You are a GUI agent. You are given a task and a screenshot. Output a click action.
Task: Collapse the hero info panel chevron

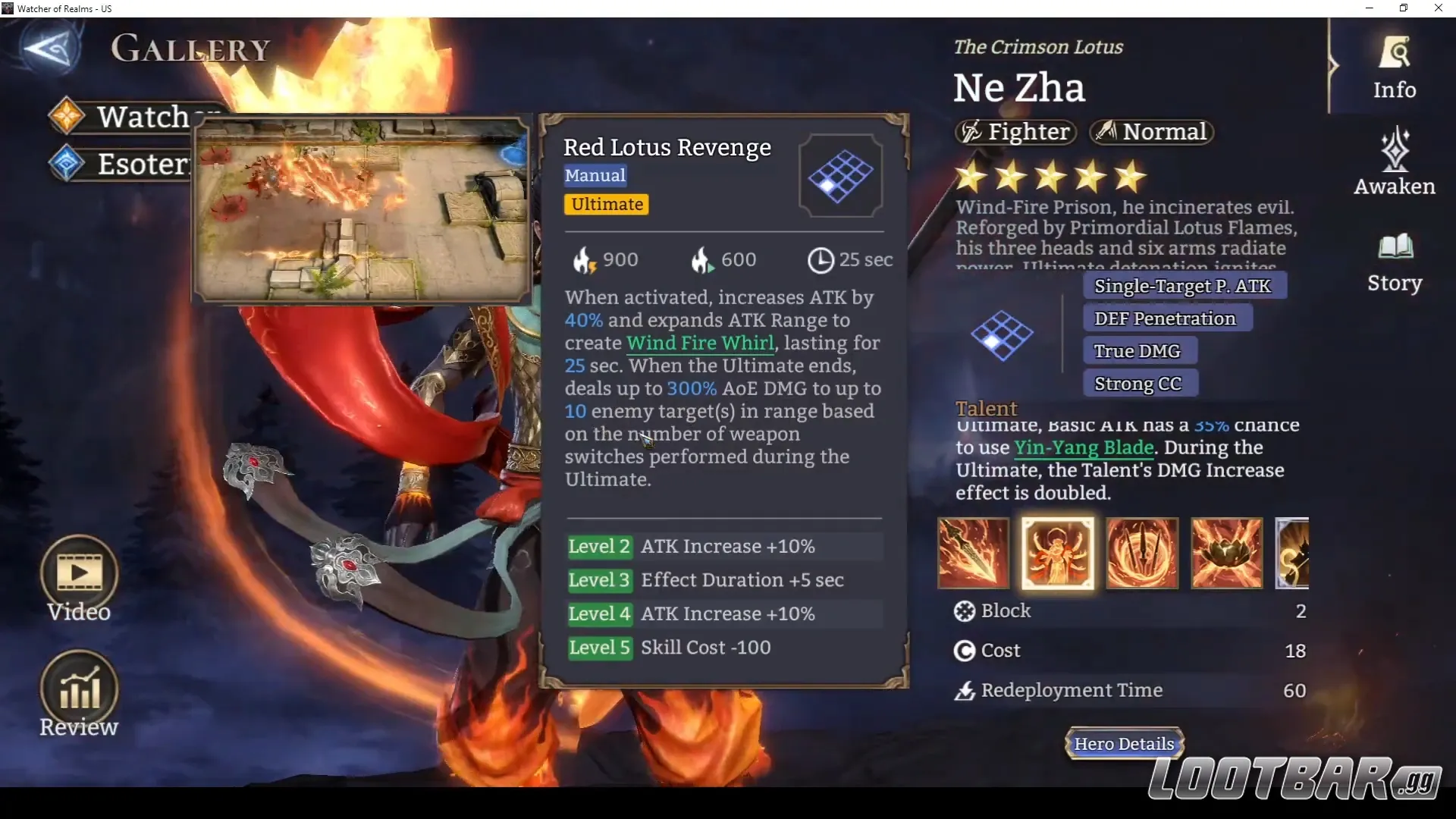pos(1333,66)
